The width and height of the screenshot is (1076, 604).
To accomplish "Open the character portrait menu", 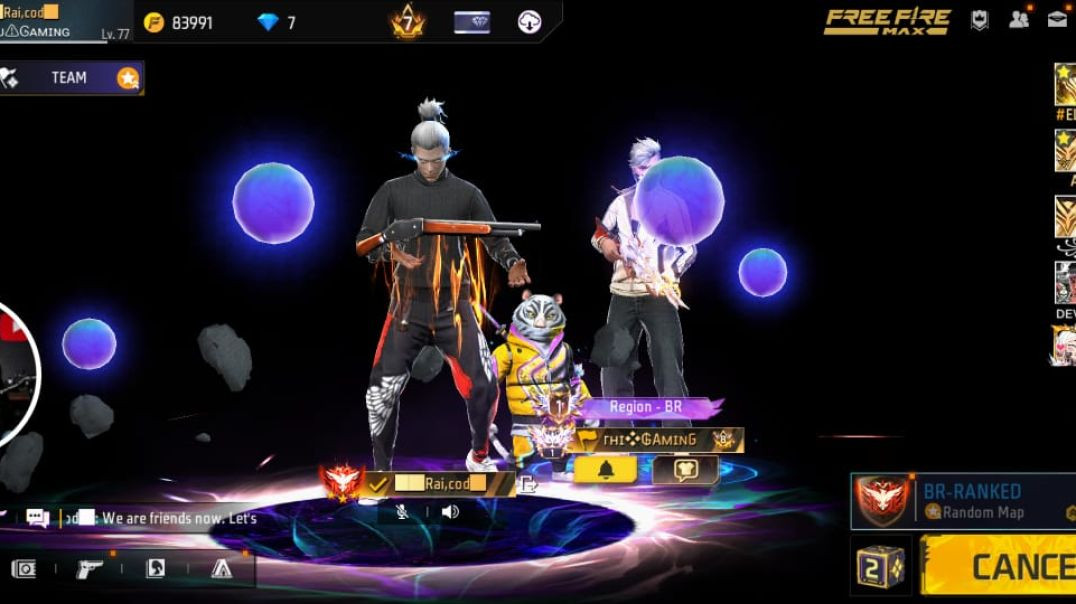I will coord(155,569).
